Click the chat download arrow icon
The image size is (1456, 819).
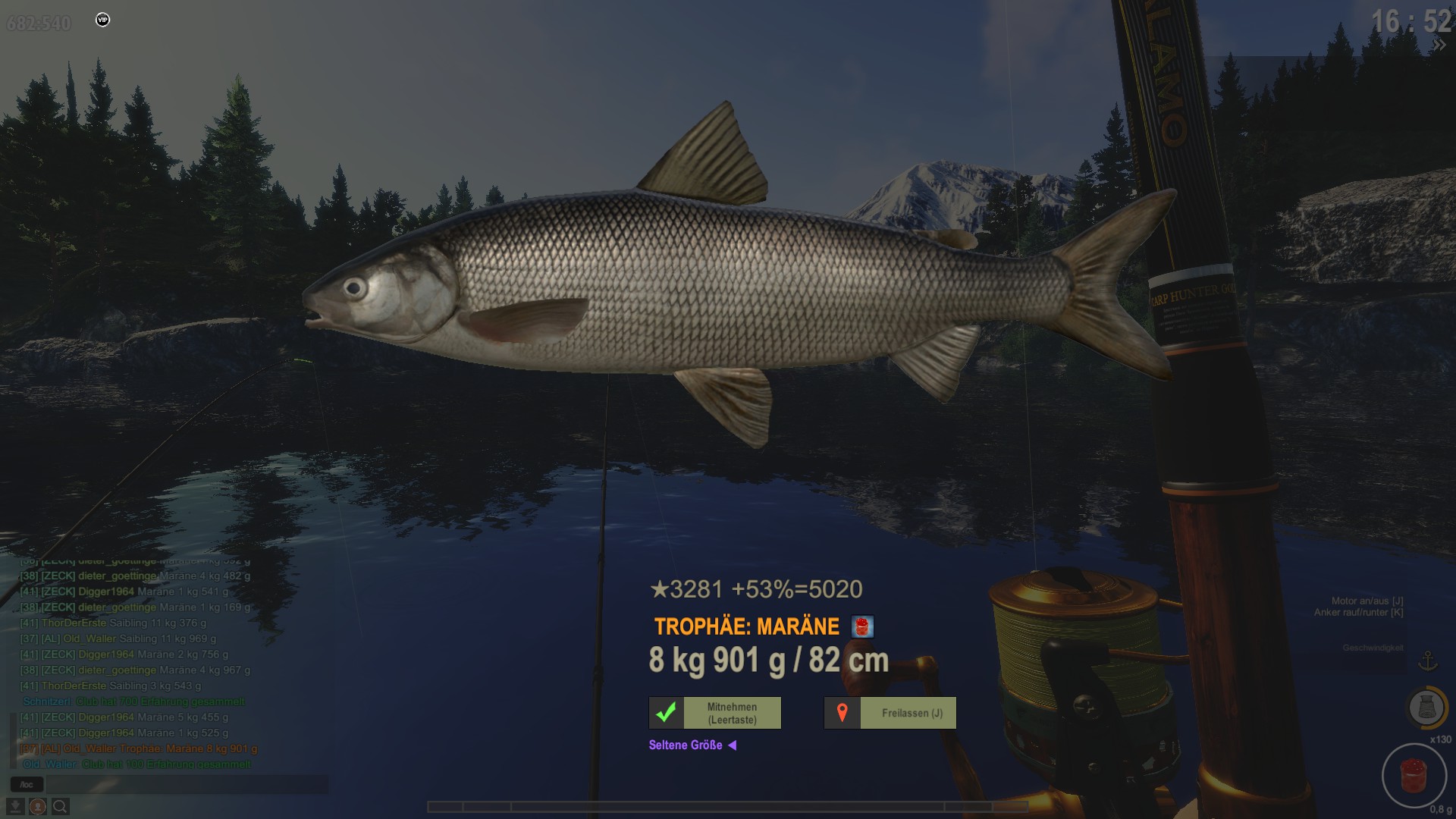(x=15, y=806)
